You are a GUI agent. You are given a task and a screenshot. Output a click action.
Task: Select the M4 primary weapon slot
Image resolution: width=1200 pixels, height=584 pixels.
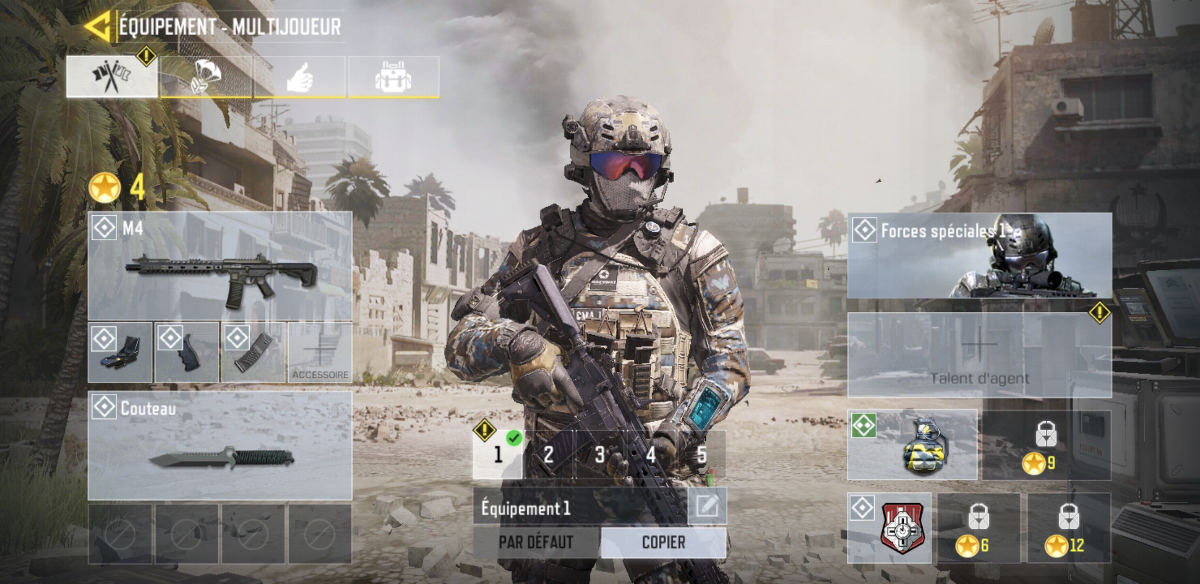[220, 266]
